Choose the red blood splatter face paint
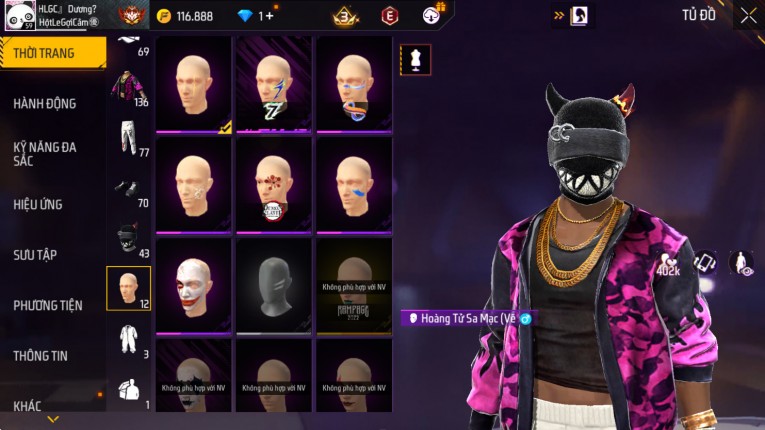This screenshot has width=765, height=430. click(x=273, y=185)
